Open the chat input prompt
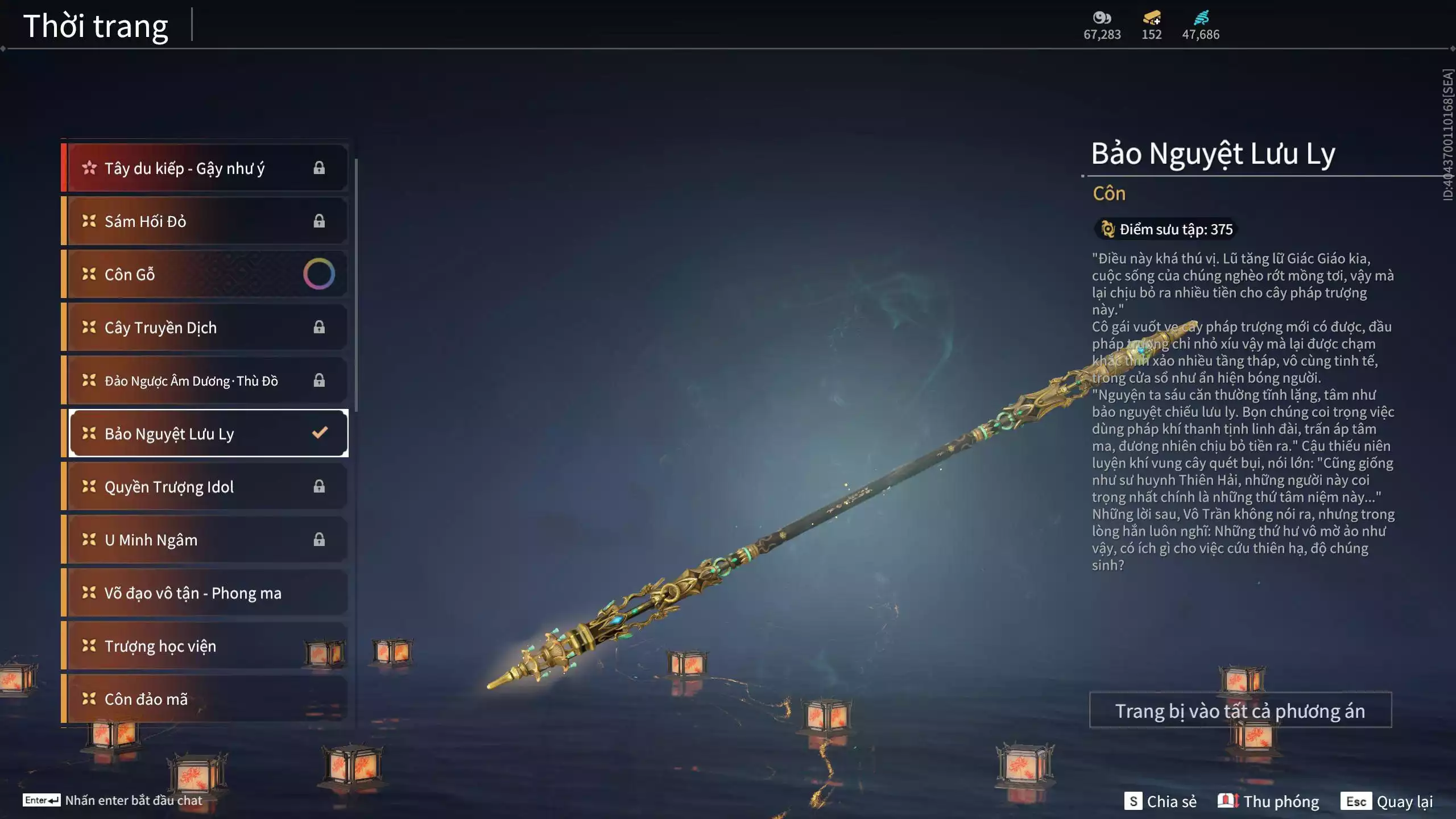The height and width of the screenshot is (819, 1456). 113,800
